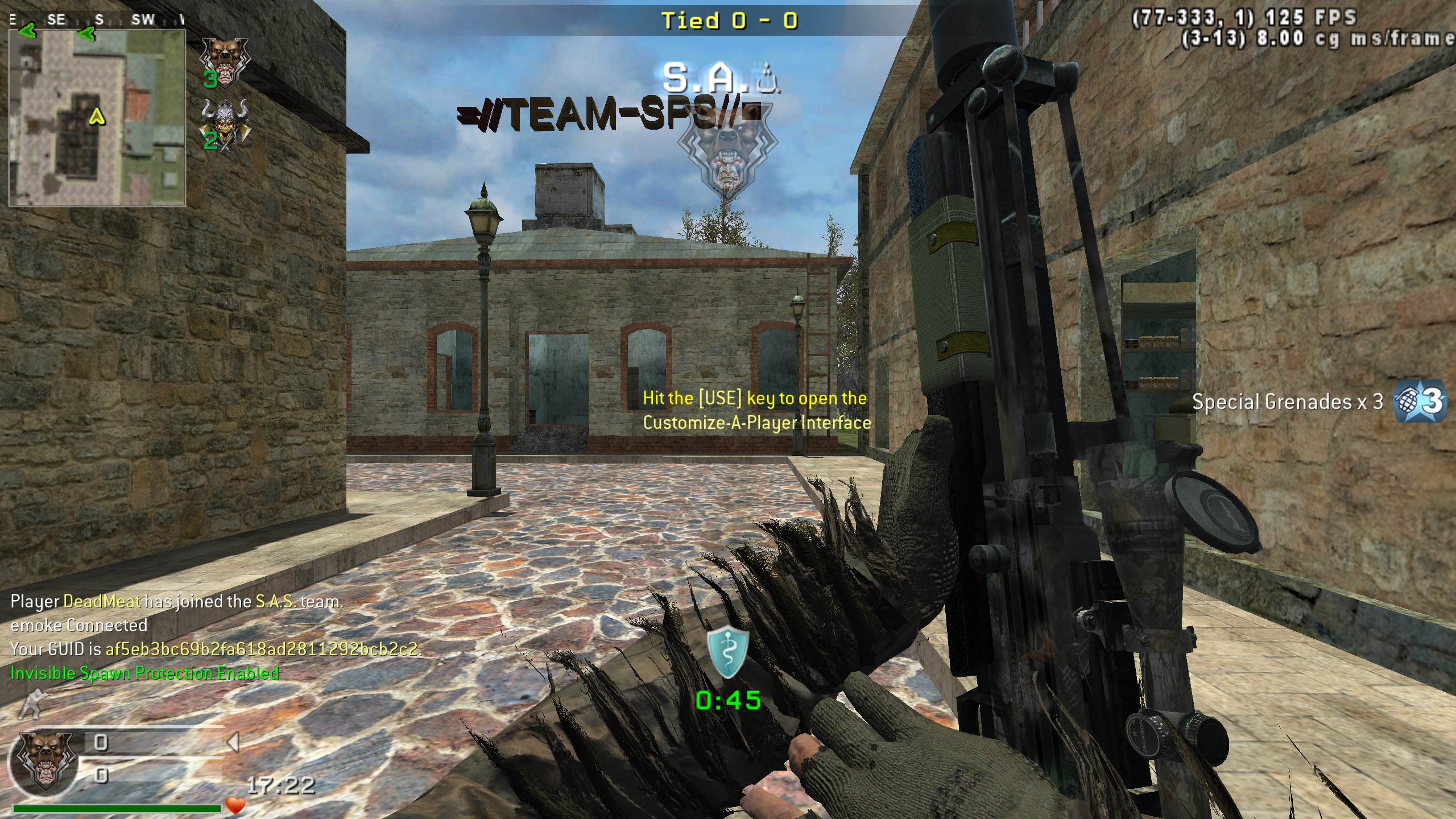Click the minimap in the corner
The image size is (1456, 819).
pyautogui.click(x=97, y=117)
